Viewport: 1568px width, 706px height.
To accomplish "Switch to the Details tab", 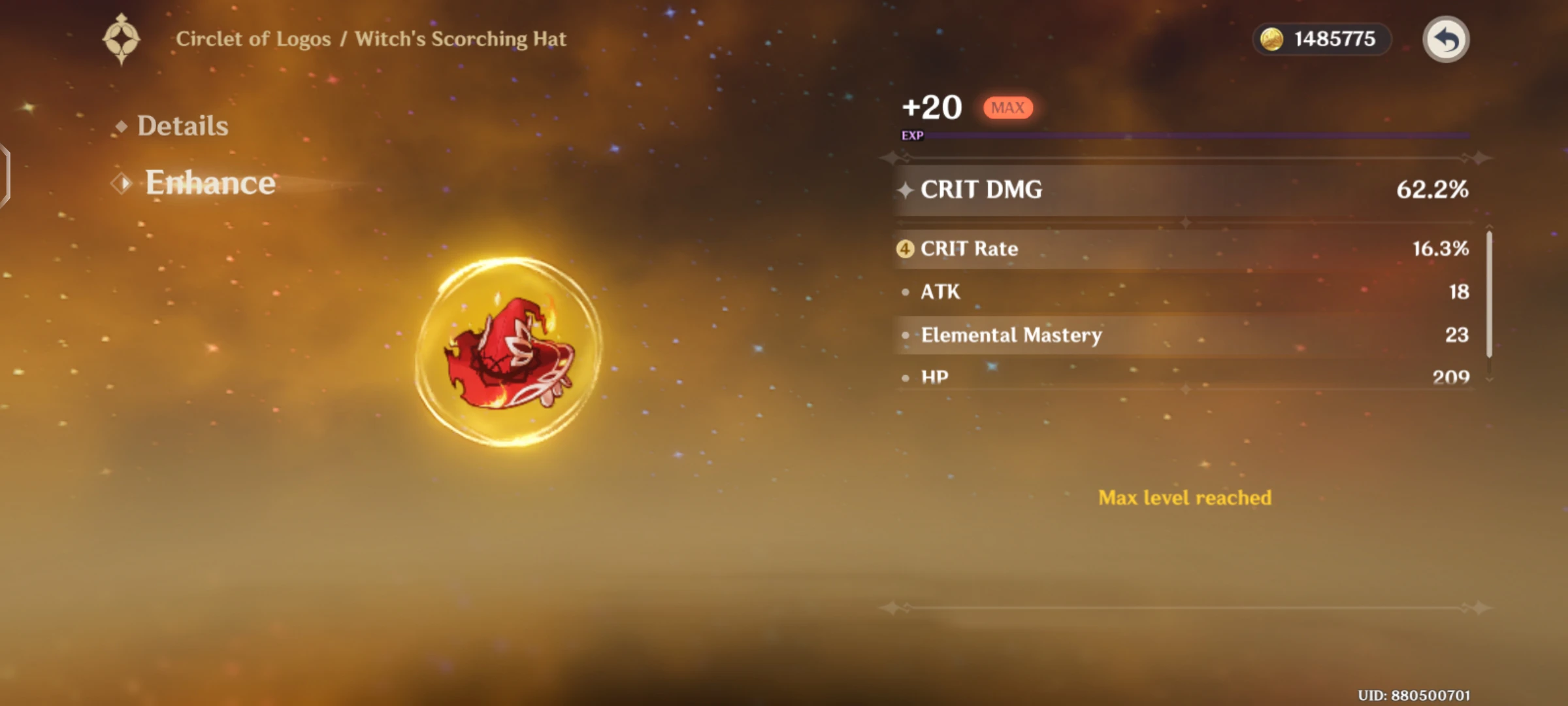I will click(184, 126).
